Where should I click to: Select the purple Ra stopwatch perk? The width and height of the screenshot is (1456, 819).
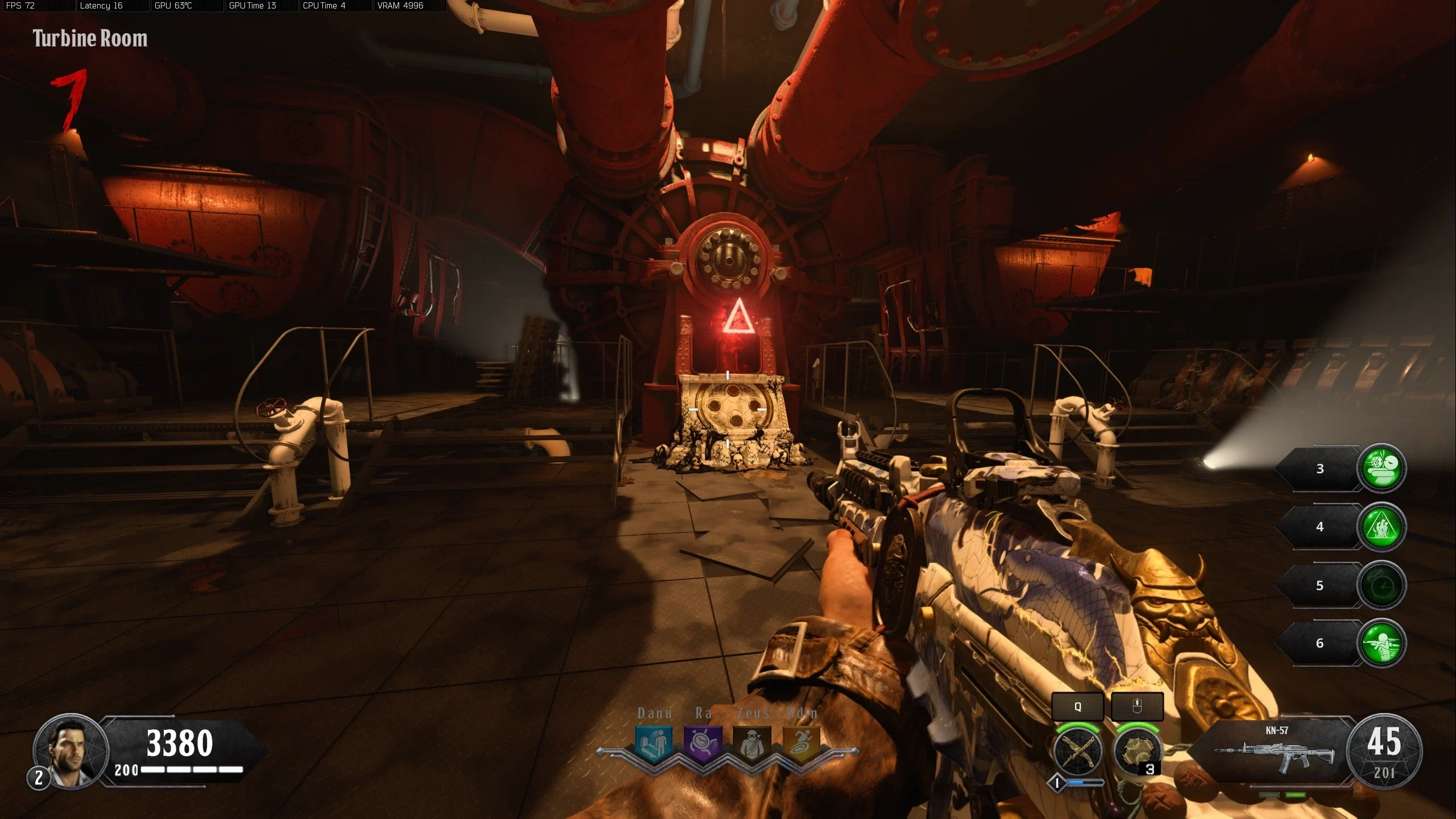(x=703, y=743)
